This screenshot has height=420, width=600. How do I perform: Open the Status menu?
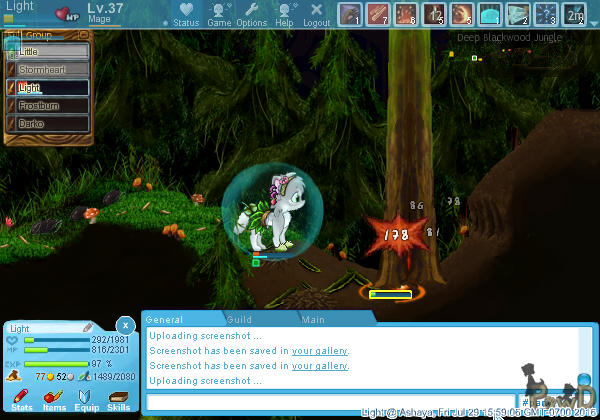pyautogui.click(x=185, y=14)
